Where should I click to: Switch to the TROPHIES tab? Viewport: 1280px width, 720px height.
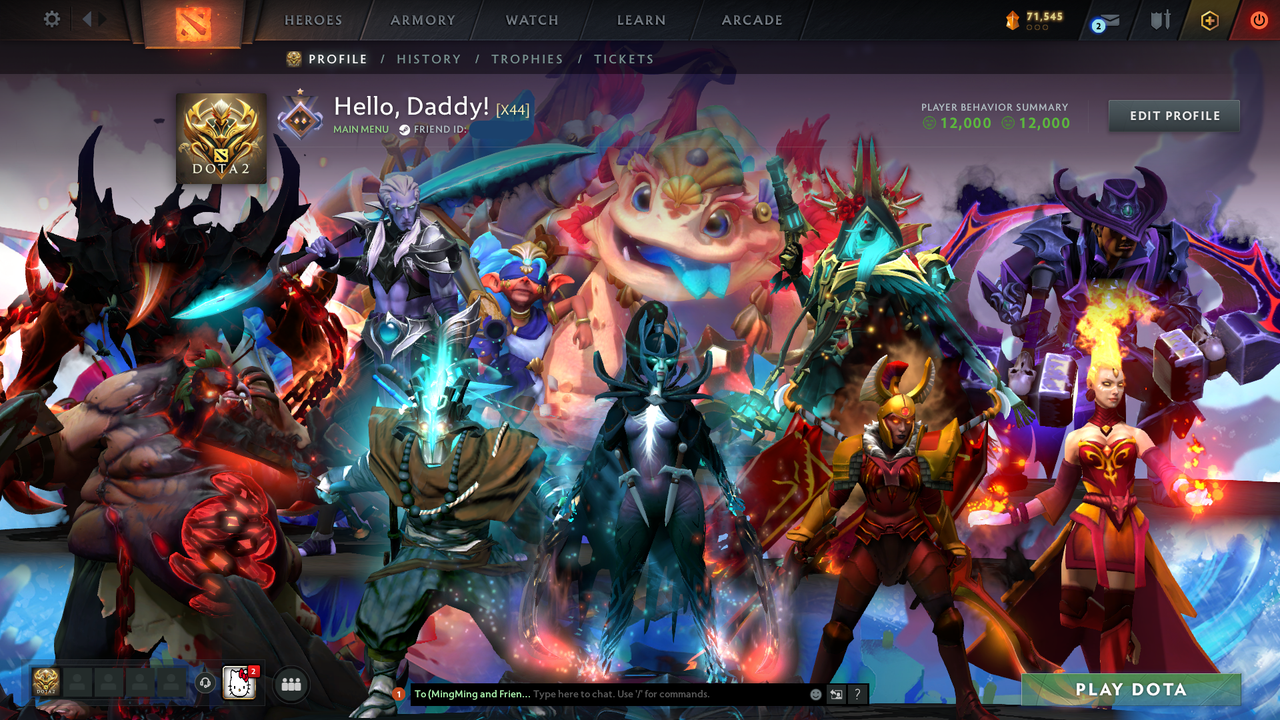[x=527, y=59]
